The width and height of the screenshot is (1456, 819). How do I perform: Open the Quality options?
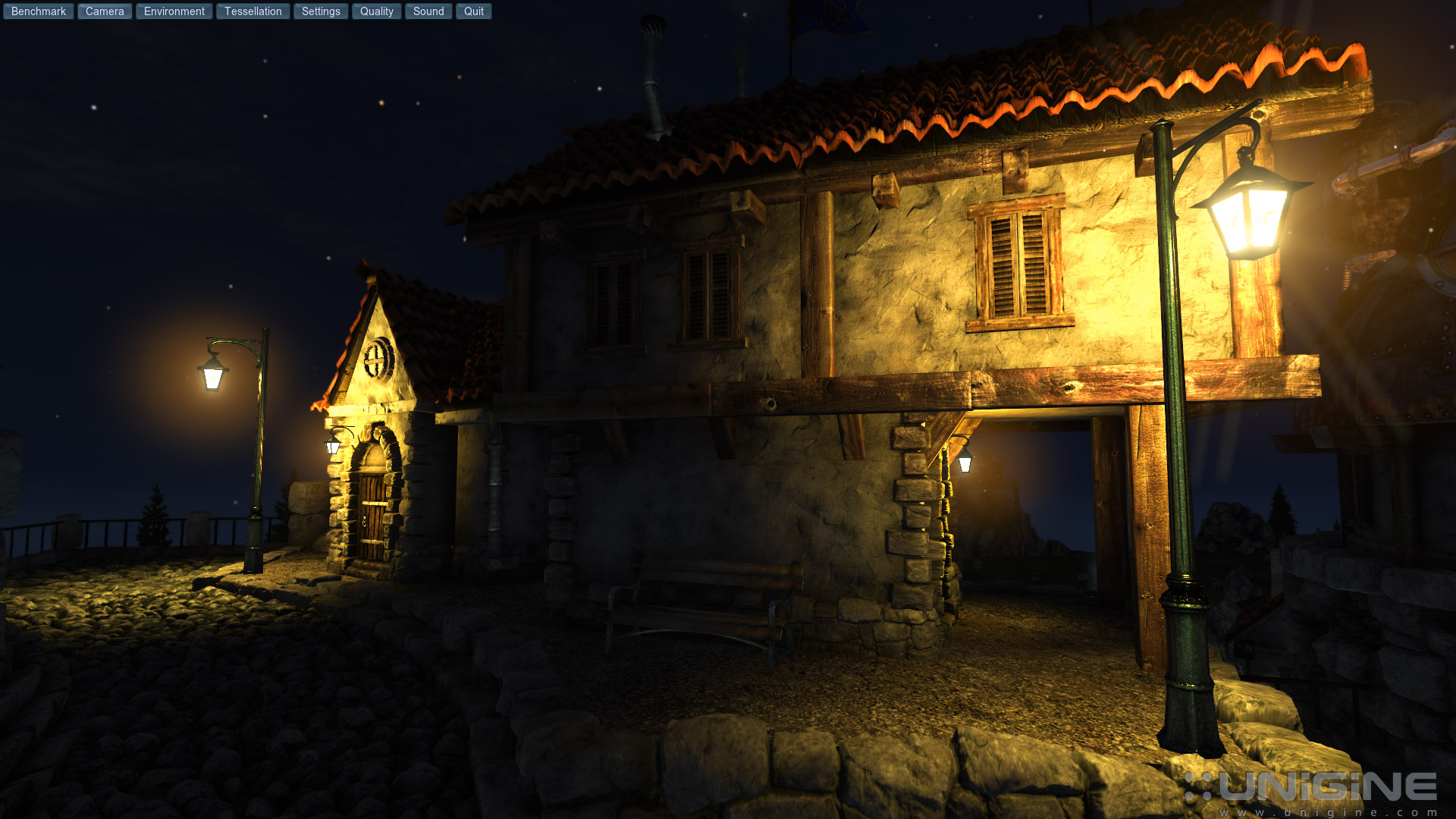(x=376, y=11)
